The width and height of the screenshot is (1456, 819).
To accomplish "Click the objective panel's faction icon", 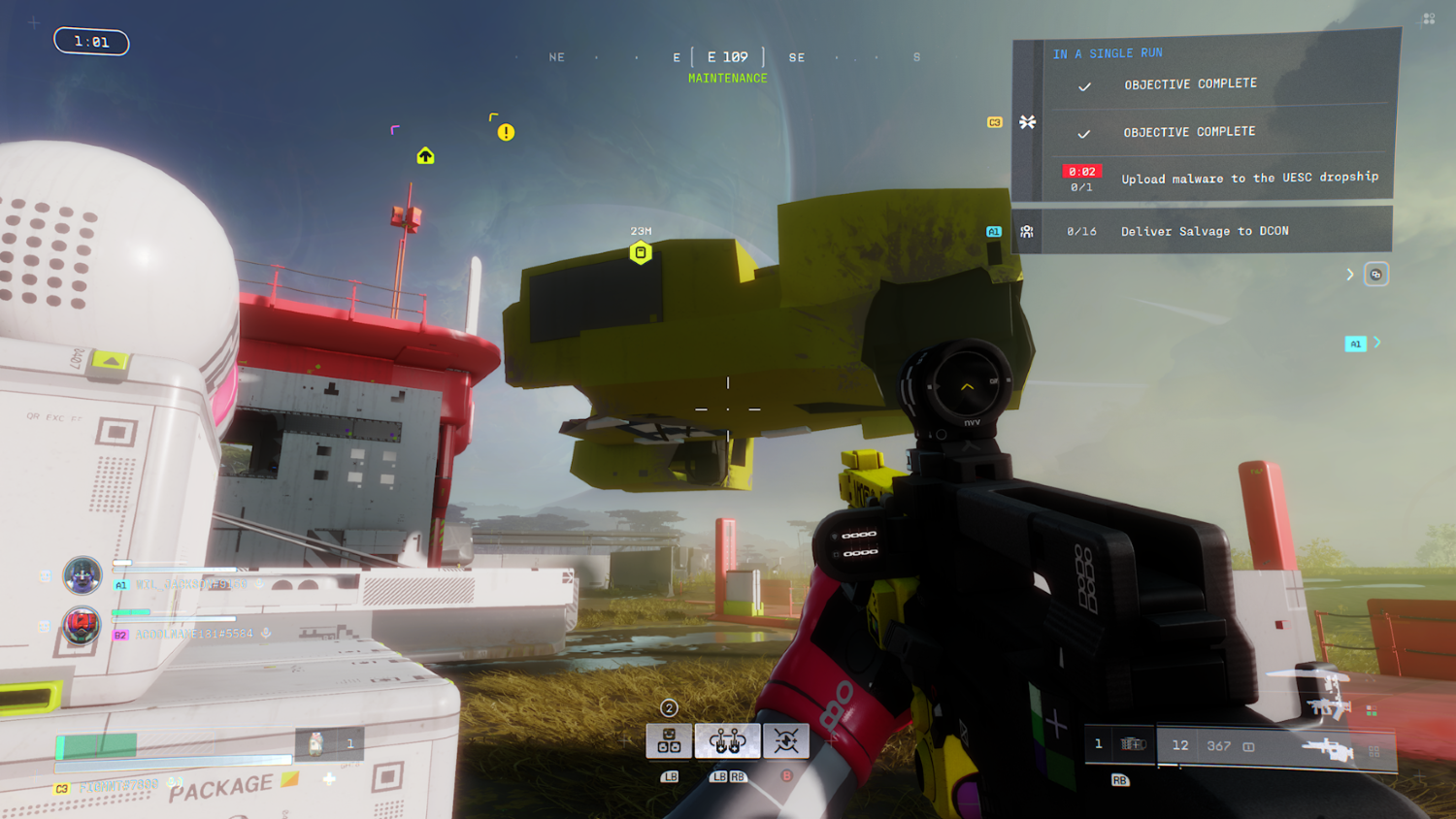I will coord(1027,122).
